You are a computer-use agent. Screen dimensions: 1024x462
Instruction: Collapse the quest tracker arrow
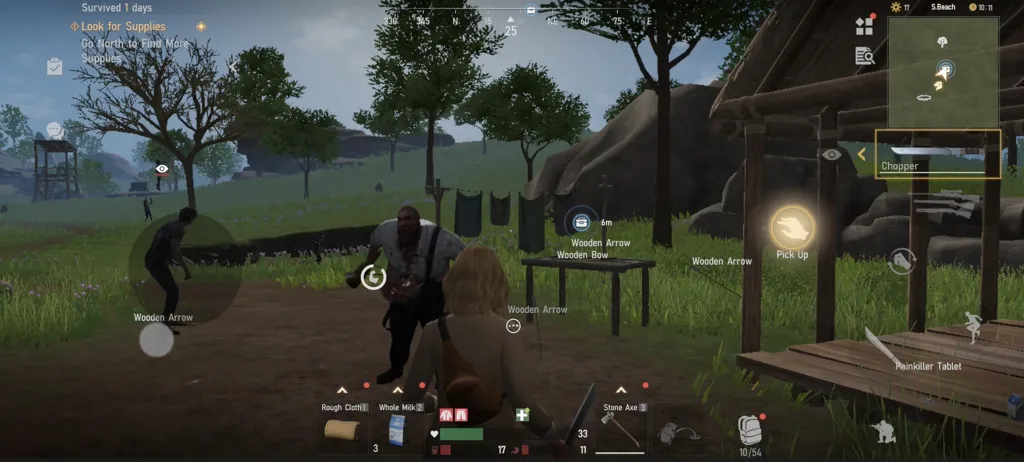(233, 67)
